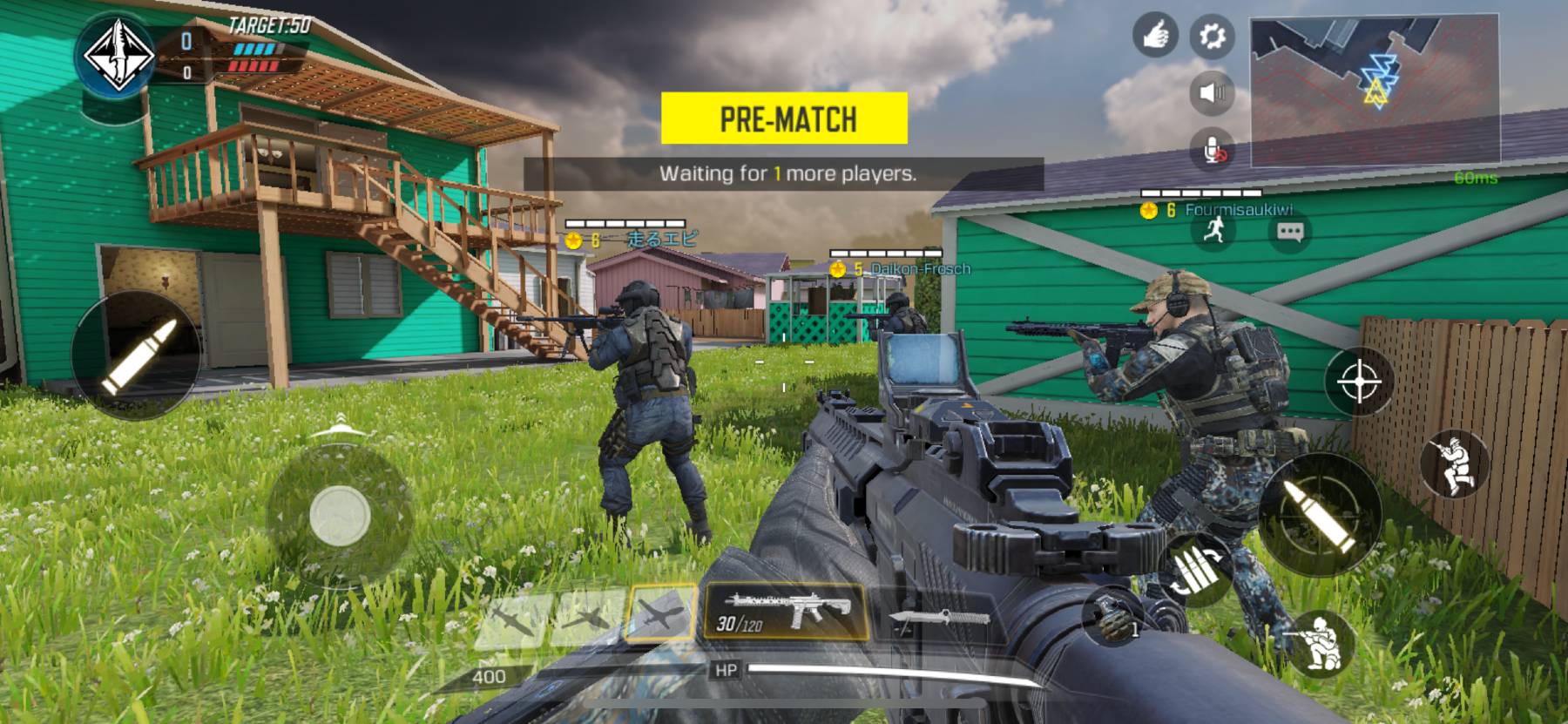
Task: Activate the aim-down-sights crosshair button
Action: coord(1358,382)
